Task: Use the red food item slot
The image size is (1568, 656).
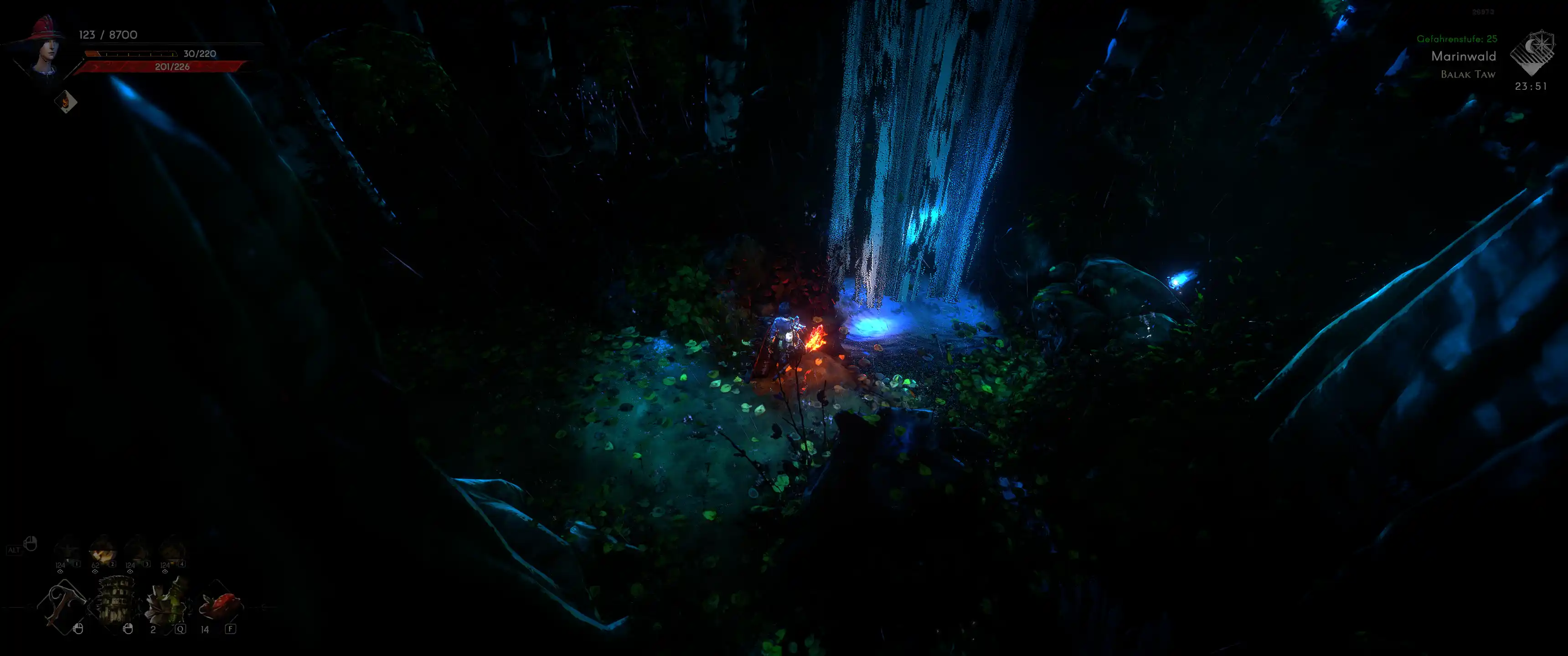Action: tap(220, 604)
